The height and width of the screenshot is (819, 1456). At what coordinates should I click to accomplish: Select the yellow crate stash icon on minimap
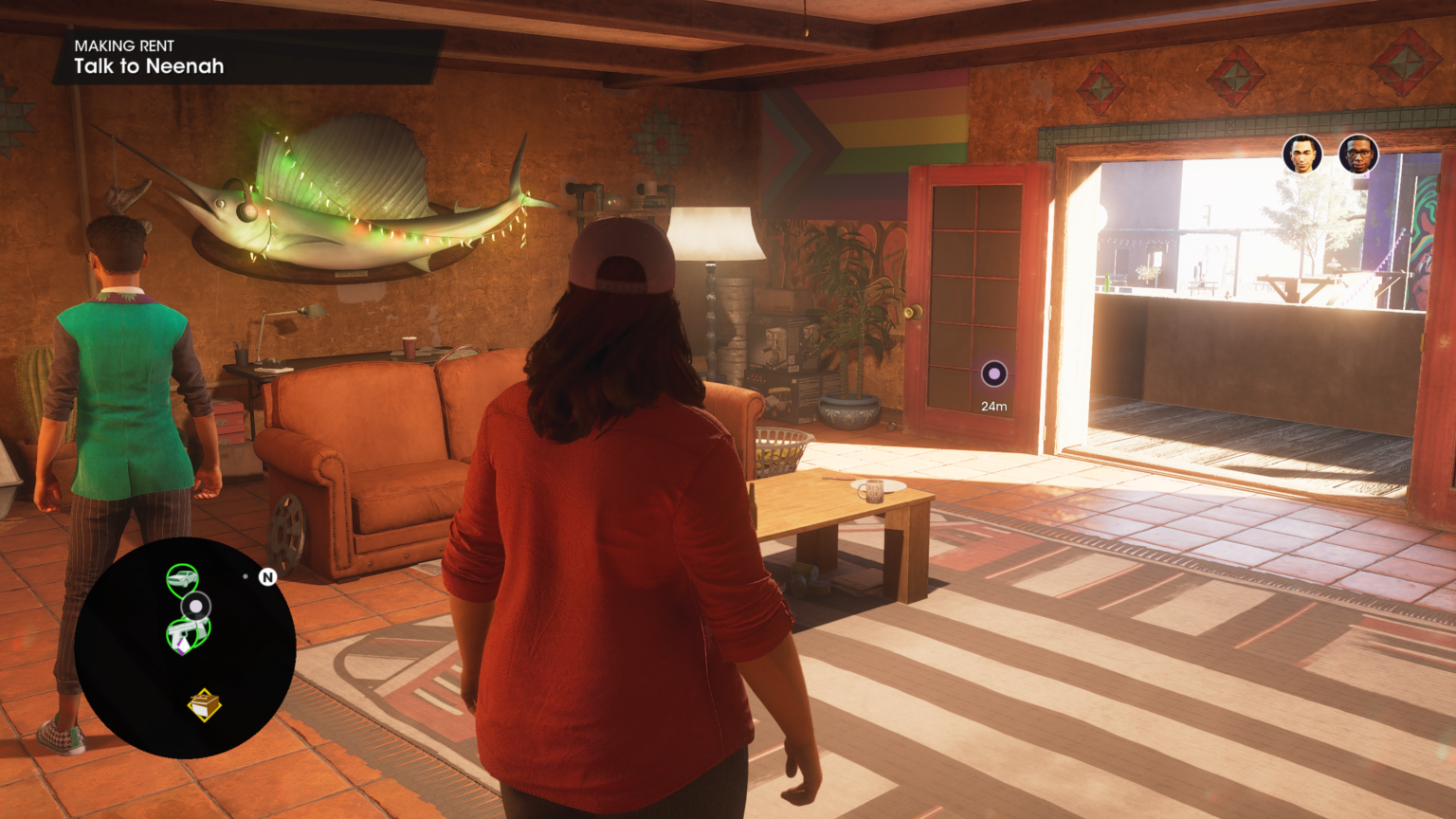[x=203, y=705]
